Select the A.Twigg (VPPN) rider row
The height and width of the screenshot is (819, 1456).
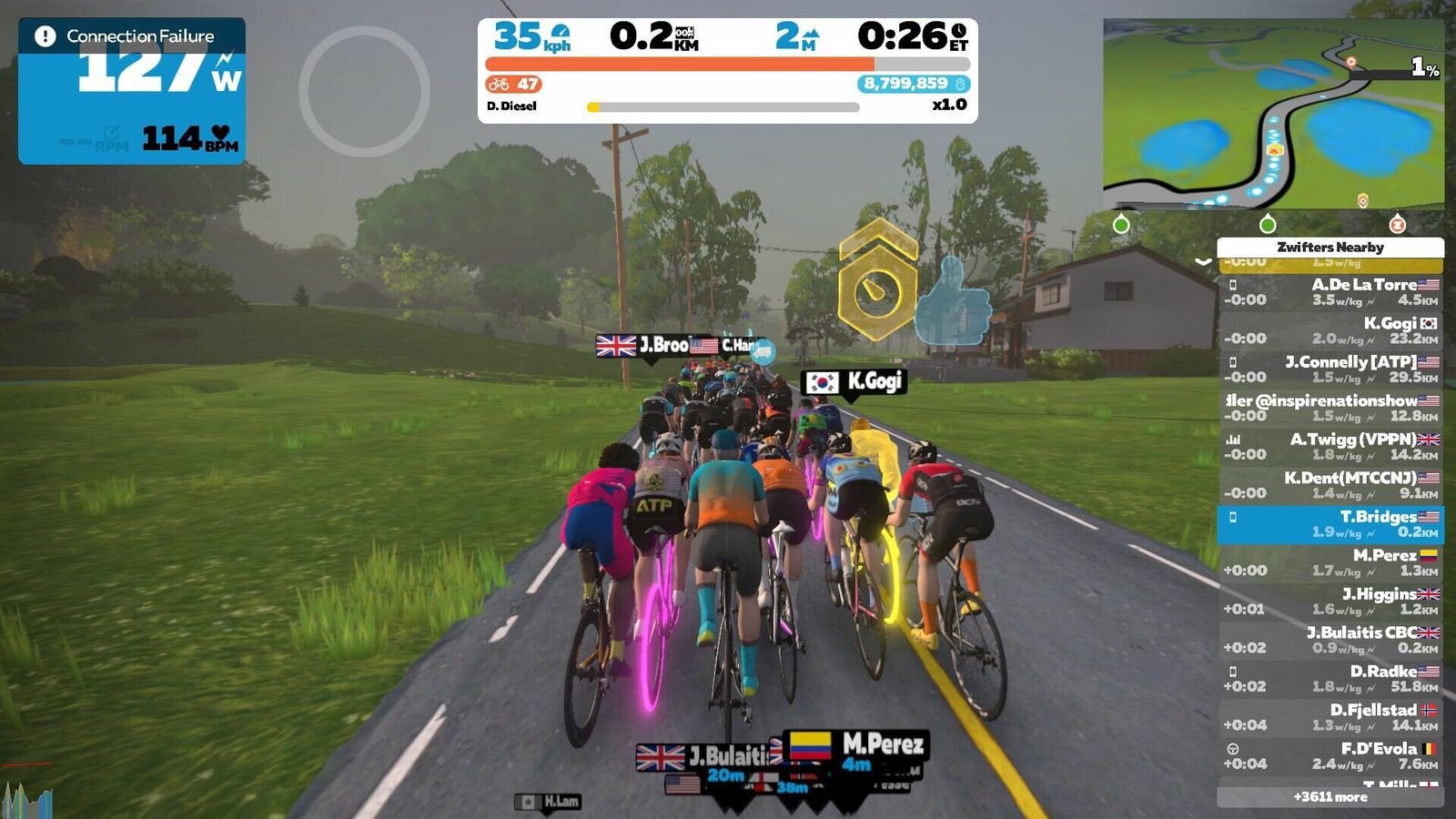[x=1330, y=447]
